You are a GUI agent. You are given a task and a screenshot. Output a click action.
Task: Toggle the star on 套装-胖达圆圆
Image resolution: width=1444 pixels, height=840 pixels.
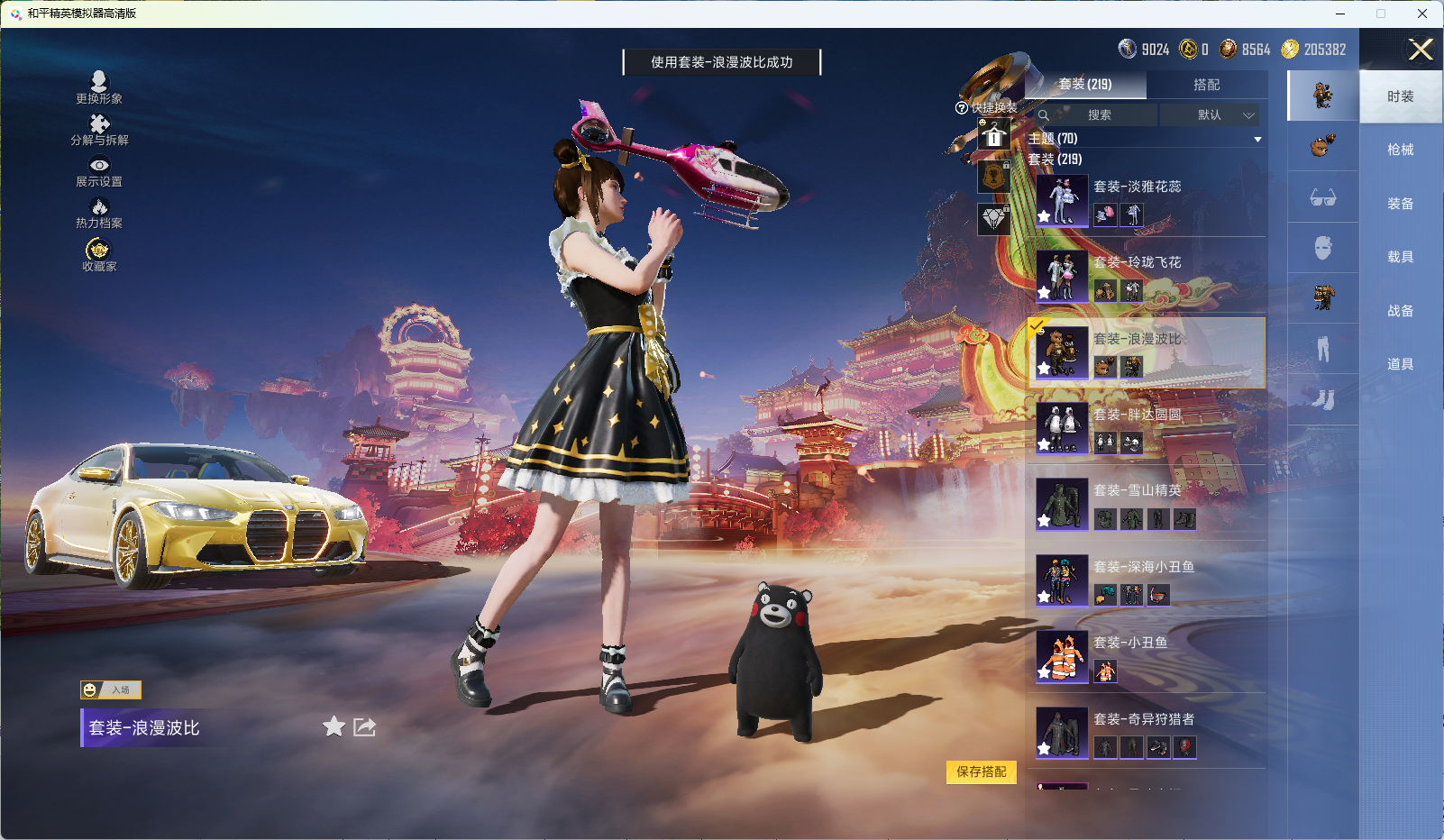(x=1043, y=443)
